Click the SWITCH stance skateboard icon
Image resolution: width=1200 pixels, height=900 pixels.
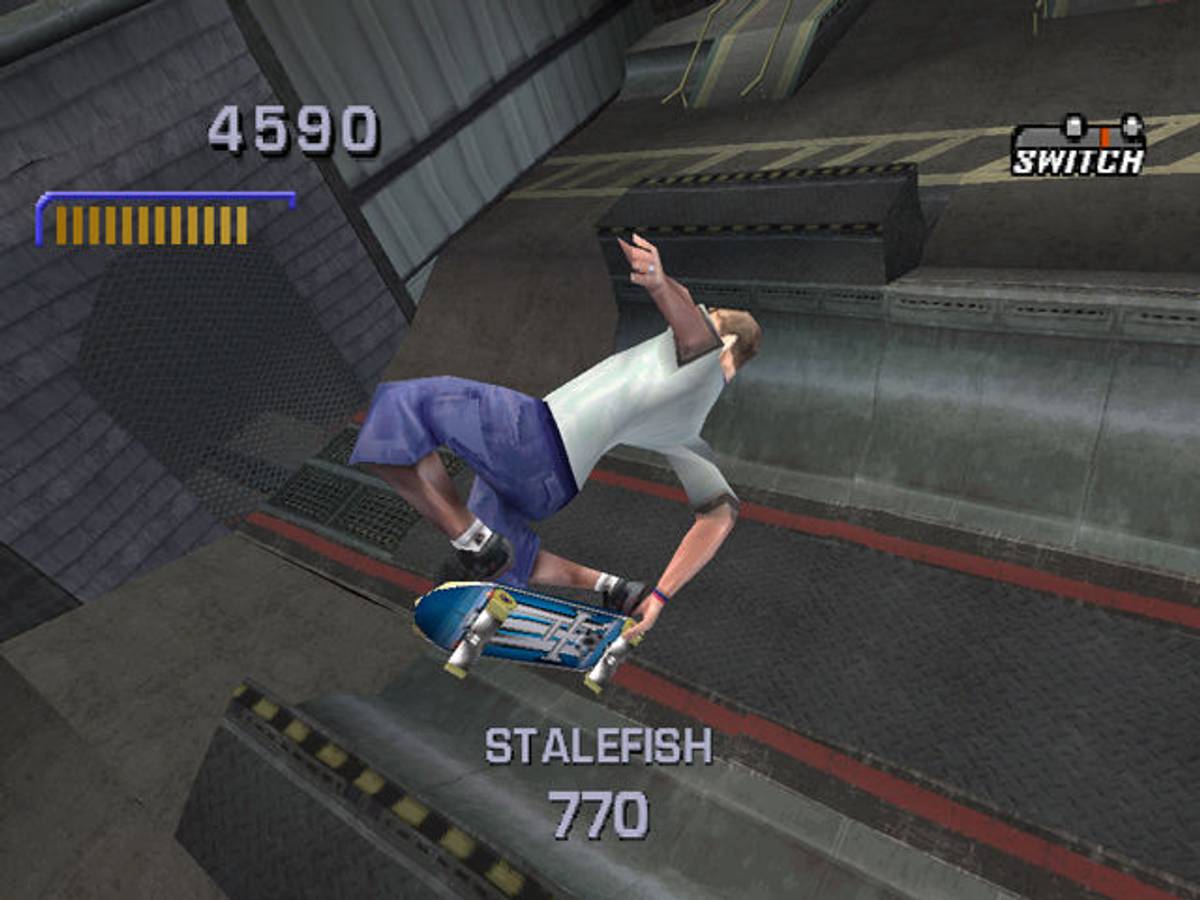1079,145
